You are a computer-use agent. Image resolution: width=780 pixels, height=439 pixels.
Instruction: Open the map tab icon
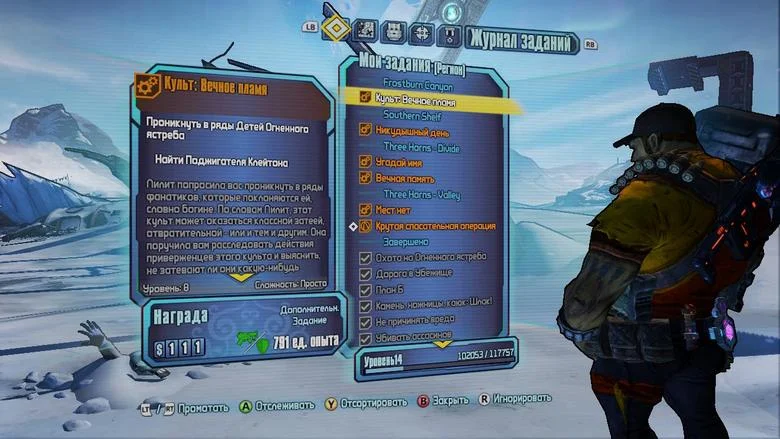[367, 33]
